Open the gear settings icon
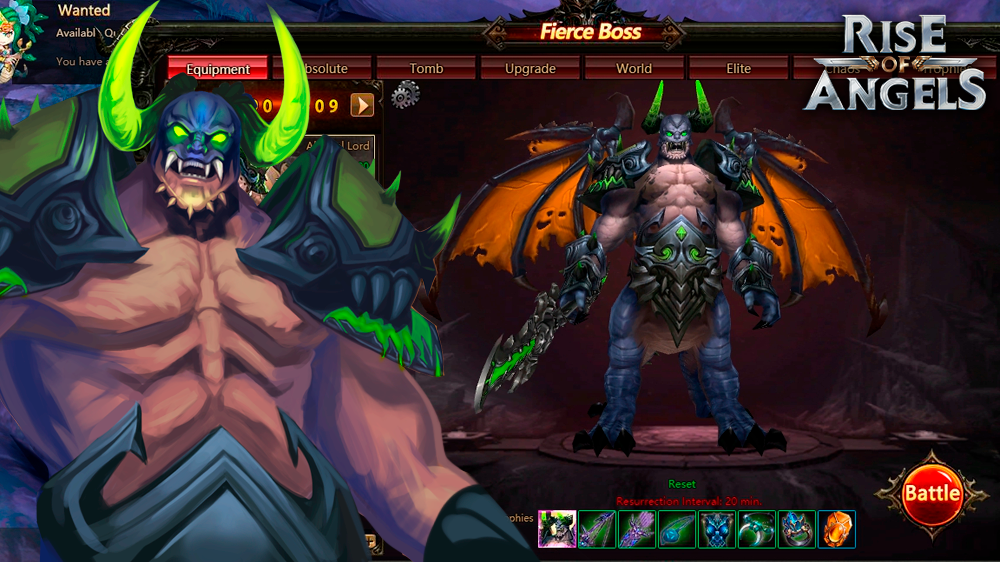The image size is (1000, 562). (405, 96)
